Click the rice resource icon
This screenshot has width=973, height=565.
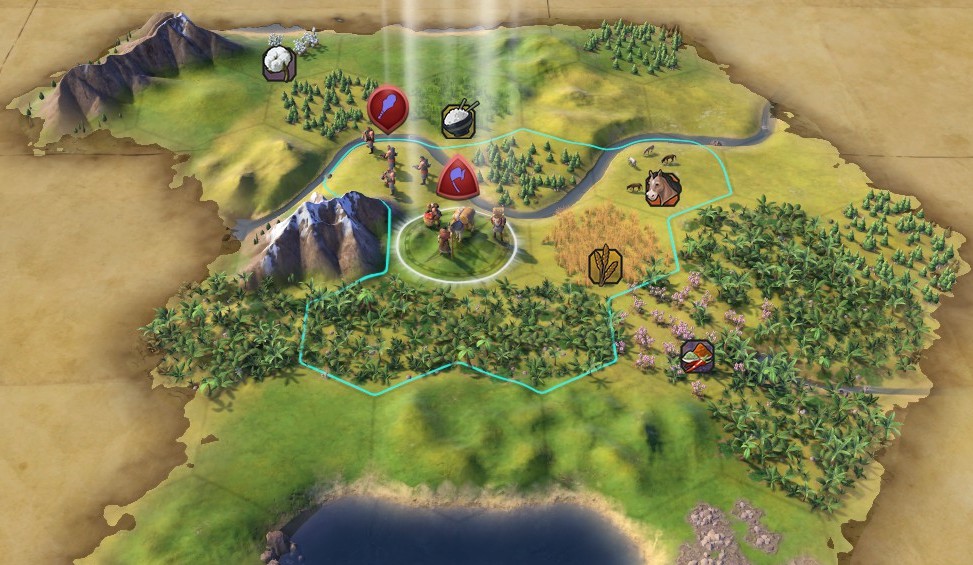coord(458,120)
